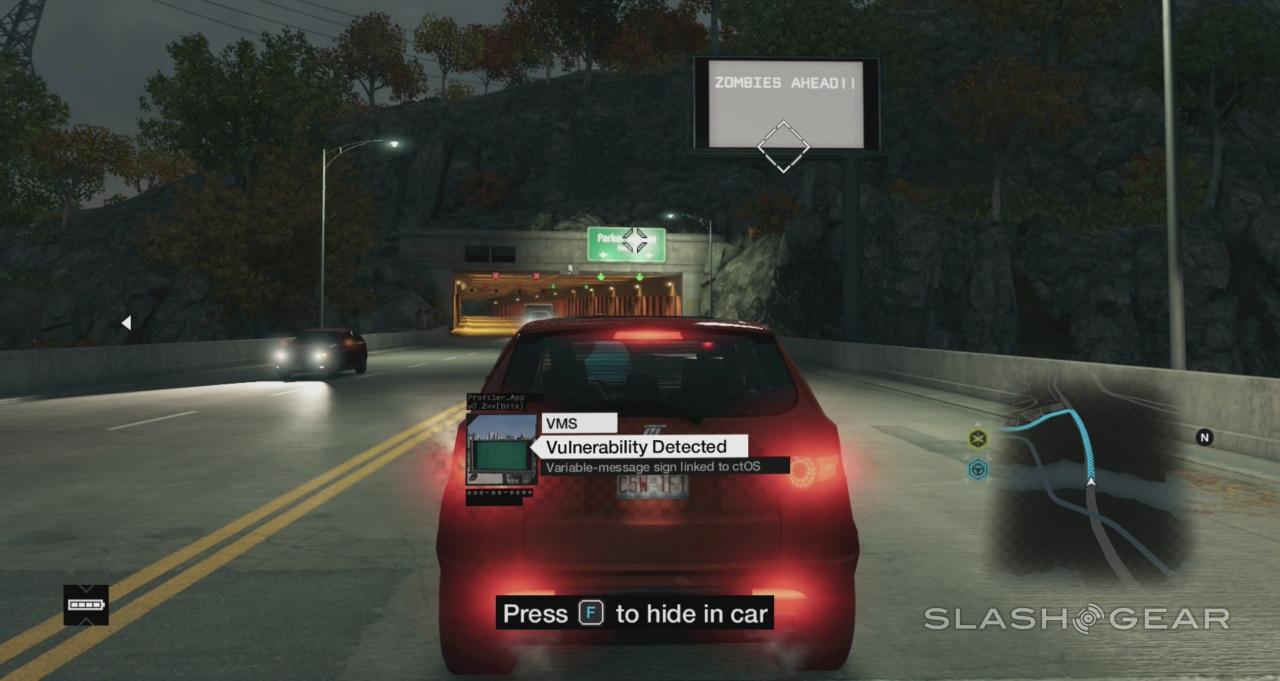Open the Profiler thumbnail of the message sign
This screenshot has width=1280, height=681.
501,450
